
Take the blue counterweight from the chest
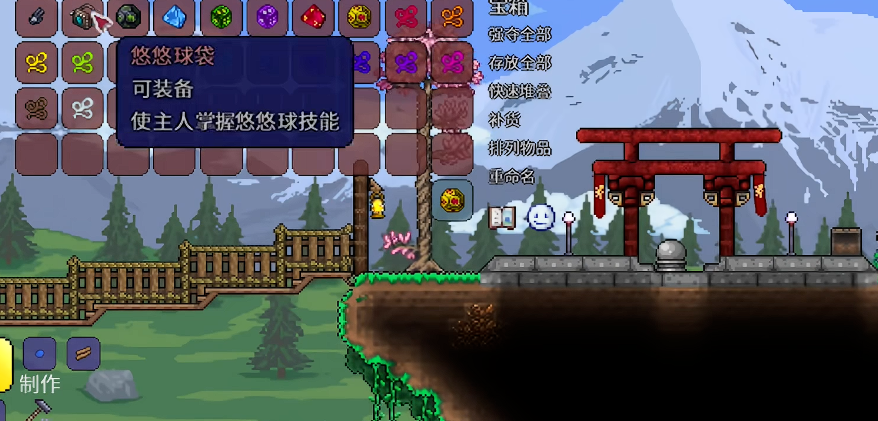(x=175, y=16)
